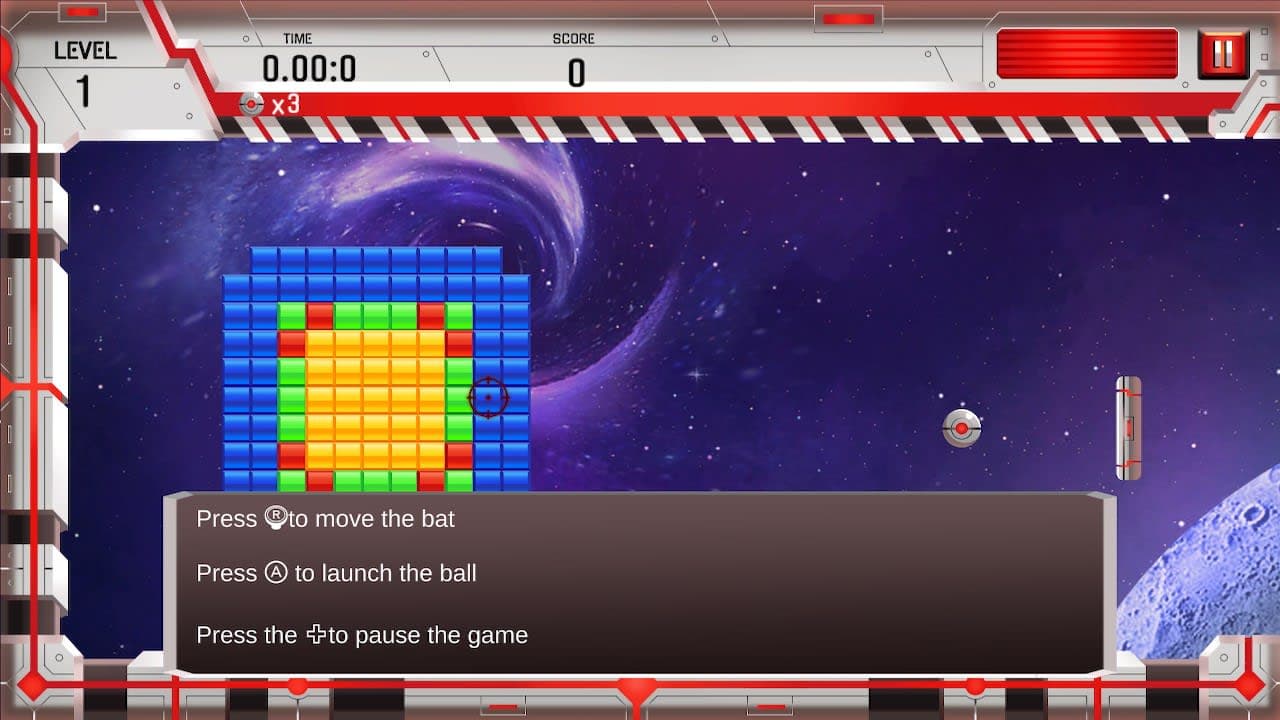Click the ball lives icon next to x3

(250, 103)
